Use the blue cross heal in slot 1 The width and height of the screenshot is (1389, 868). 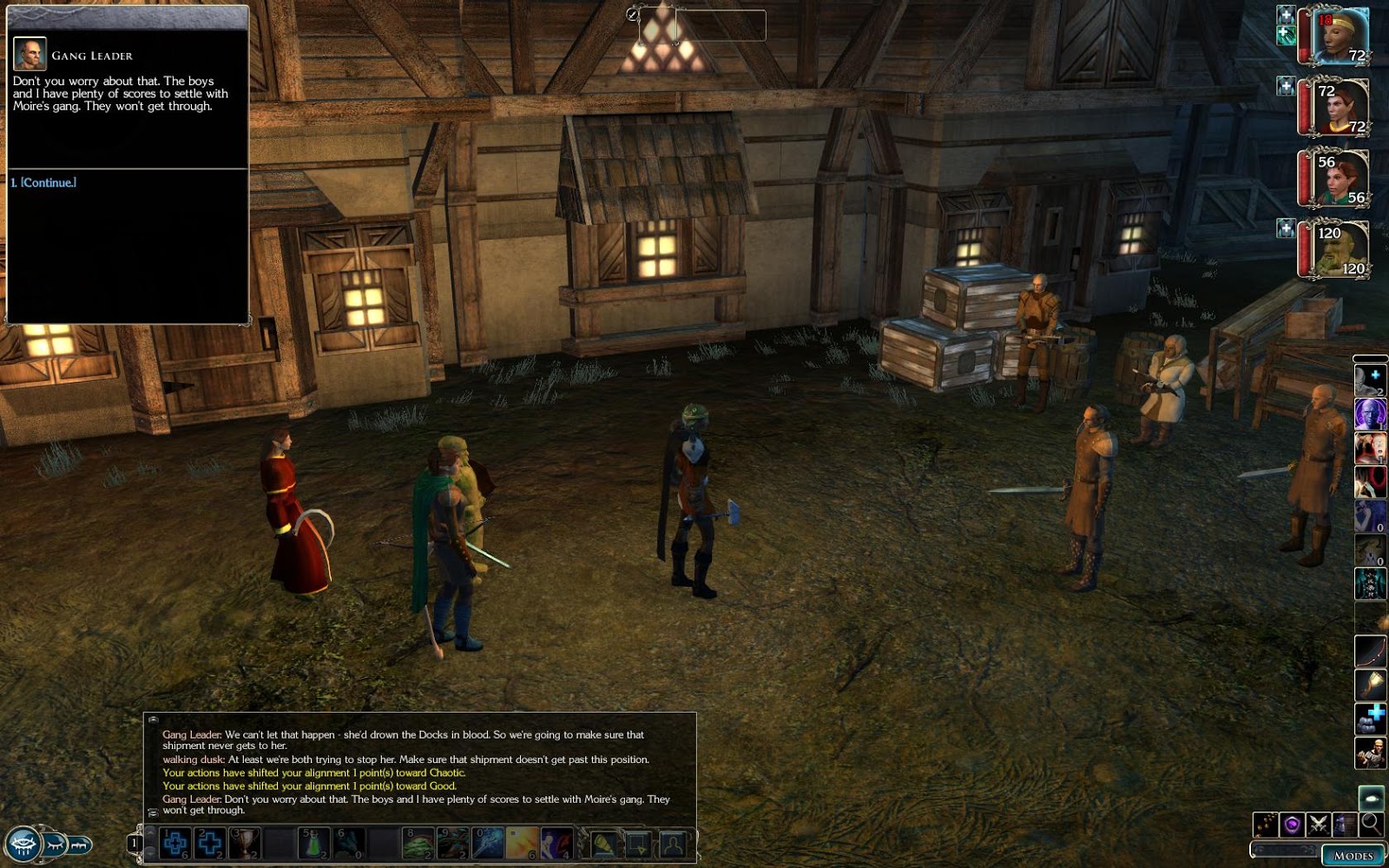click(174, 843)
